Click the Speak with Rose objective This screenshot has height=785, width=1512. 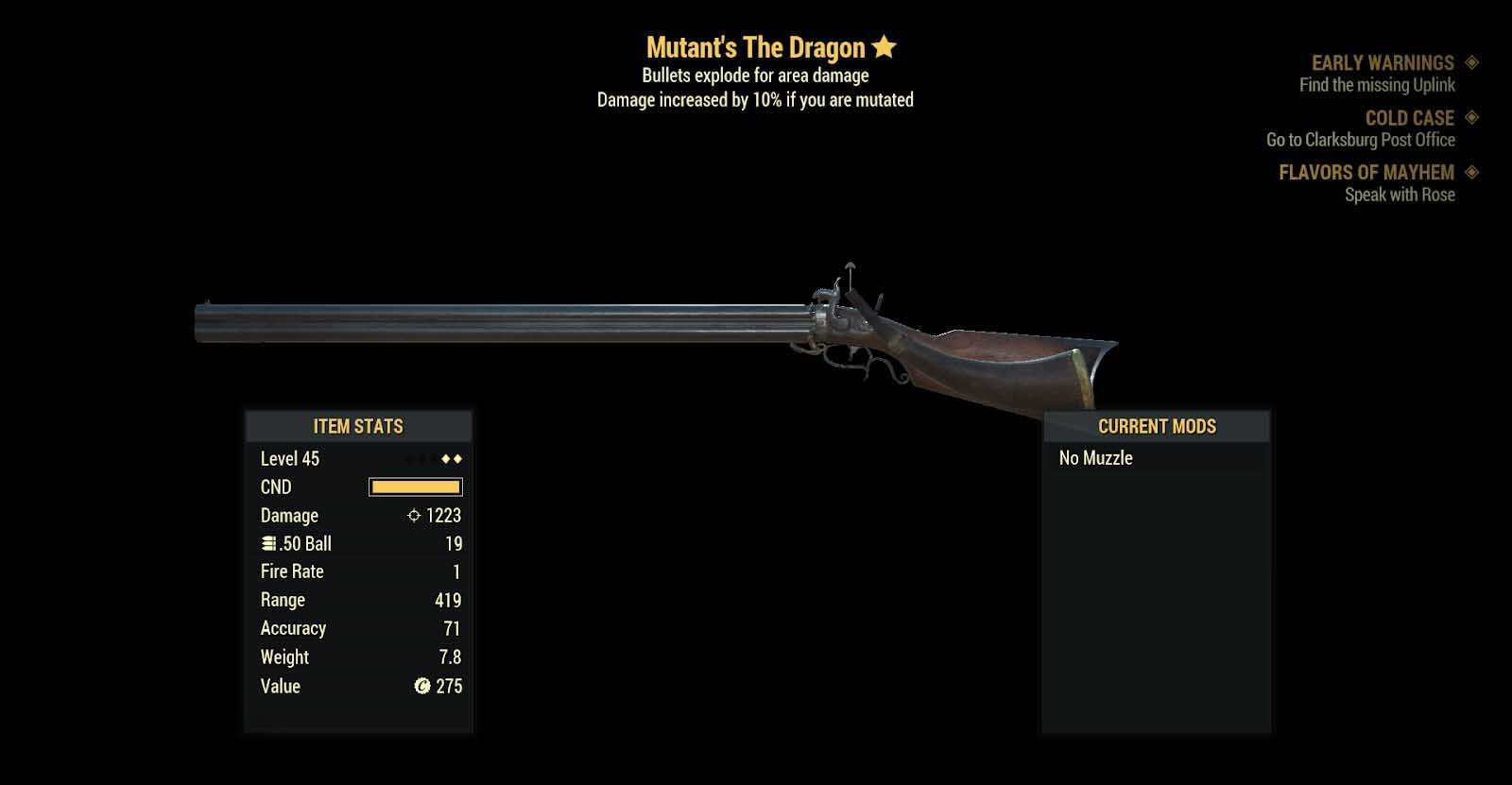pyautogui.click(x=1400, y=194)
